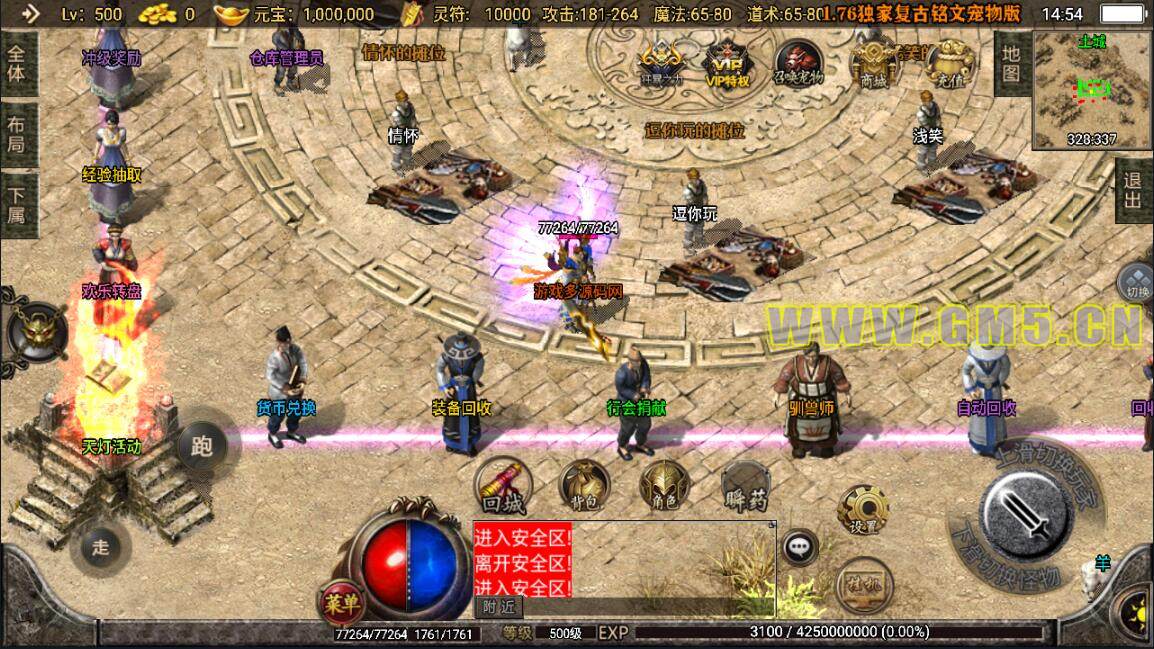This screenshot has width=1154, height=649.
Task: Open the 地图 map button
Action: pyautogui.click(x=1011, y=62)
